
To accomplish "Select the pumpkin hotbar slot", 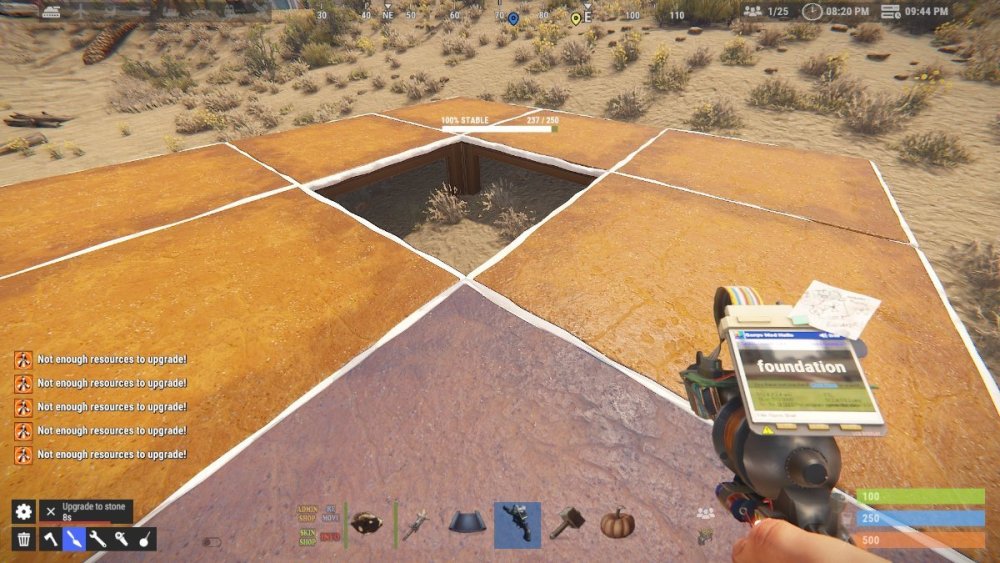I will [617, 524].
